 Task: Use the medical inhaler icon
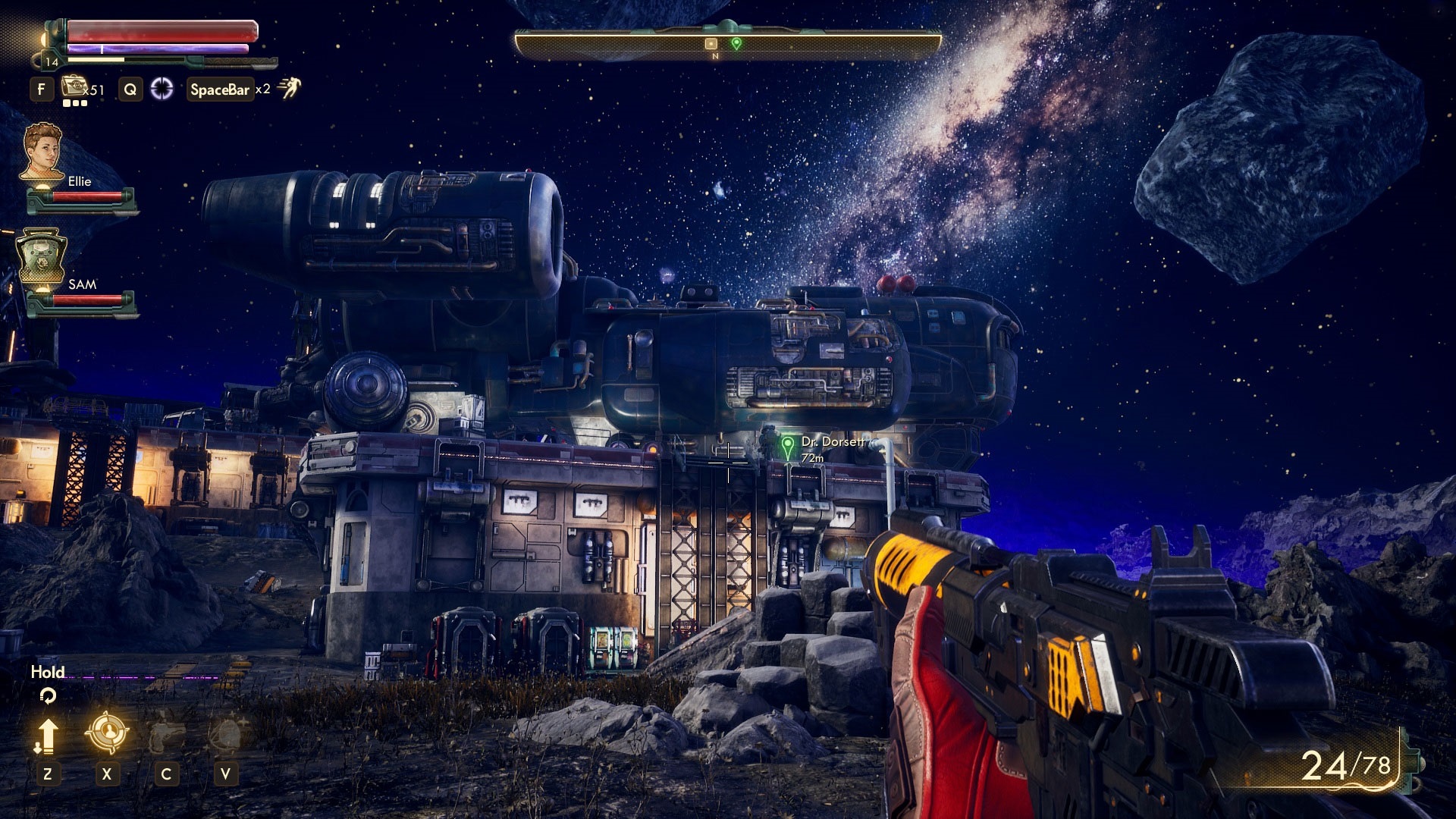(x=74, y=87)
